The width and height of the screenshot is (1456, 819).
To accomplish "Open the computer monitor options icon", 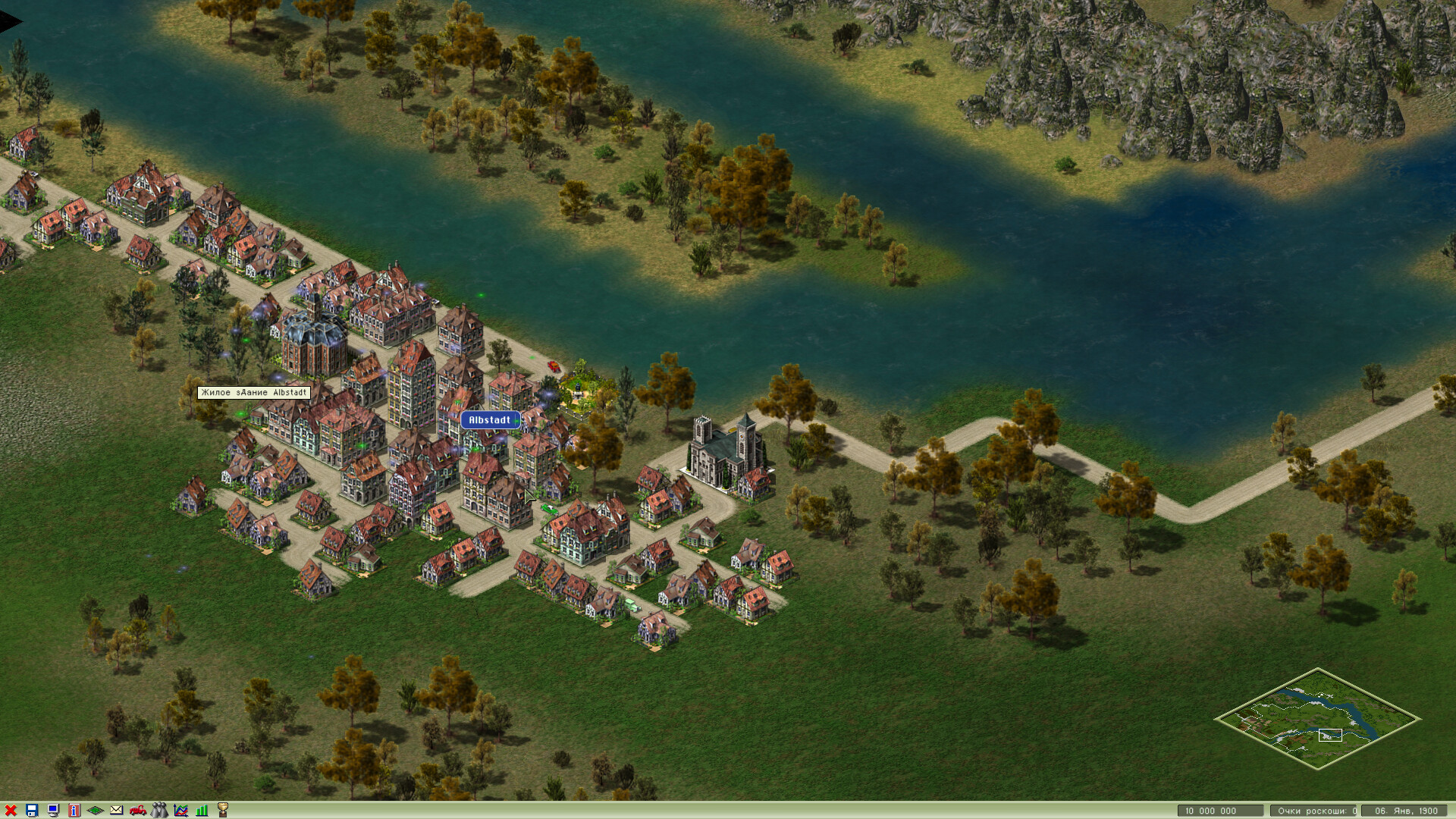I will click(x=53, y=811).
